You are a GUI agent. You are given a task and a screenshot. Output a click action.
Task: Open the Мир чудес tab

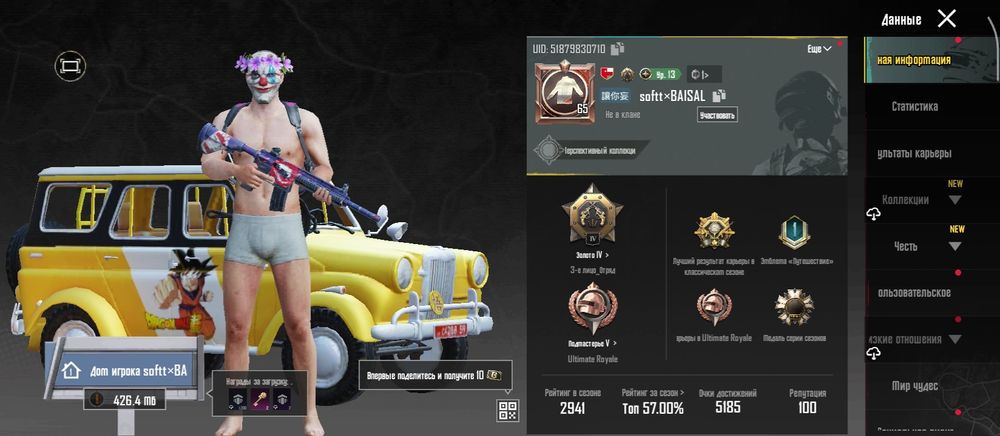[914, 385]
